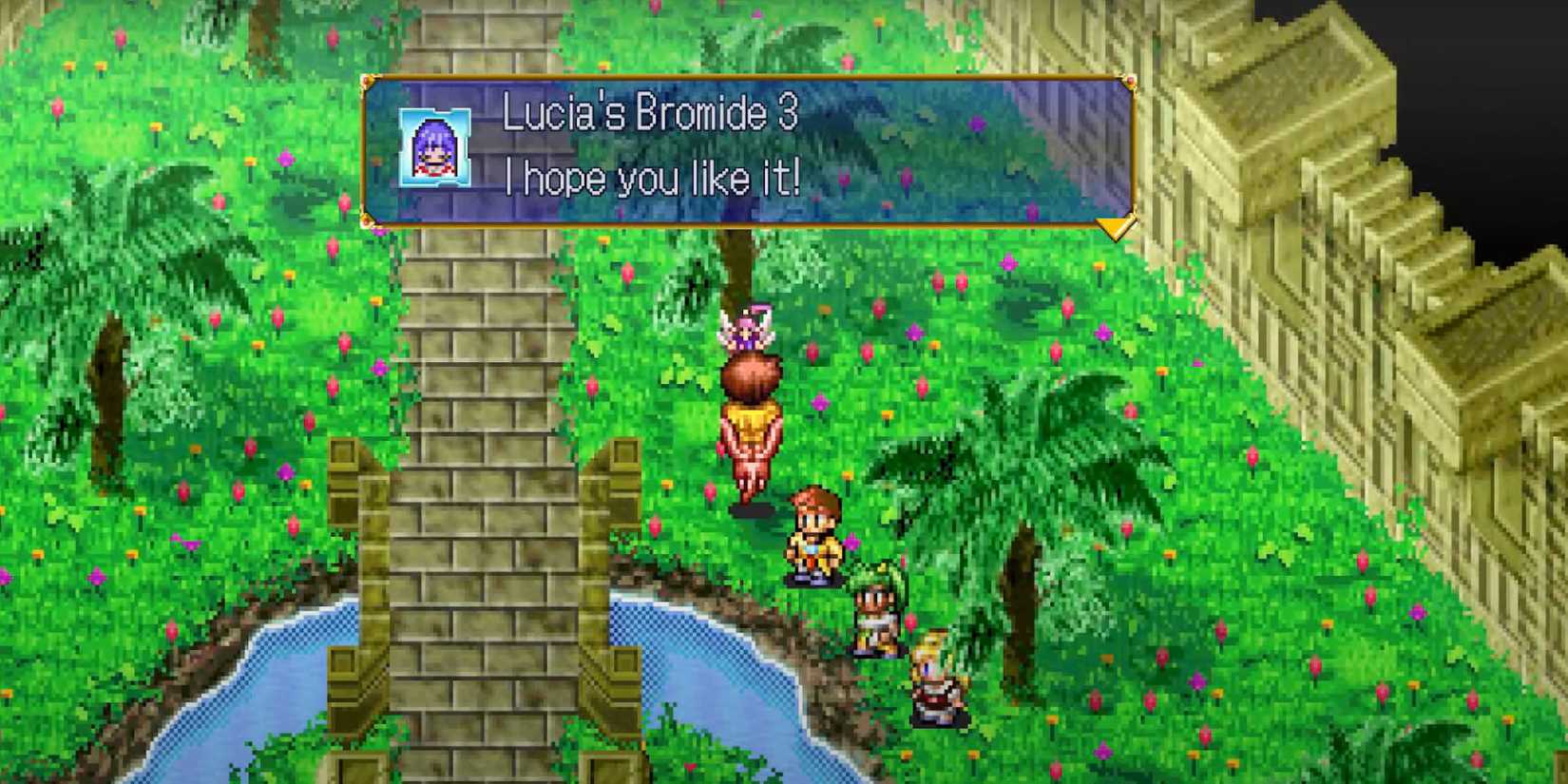Click the text 'I hope you like it!'

pyautogui.click(x=654, y=176)
